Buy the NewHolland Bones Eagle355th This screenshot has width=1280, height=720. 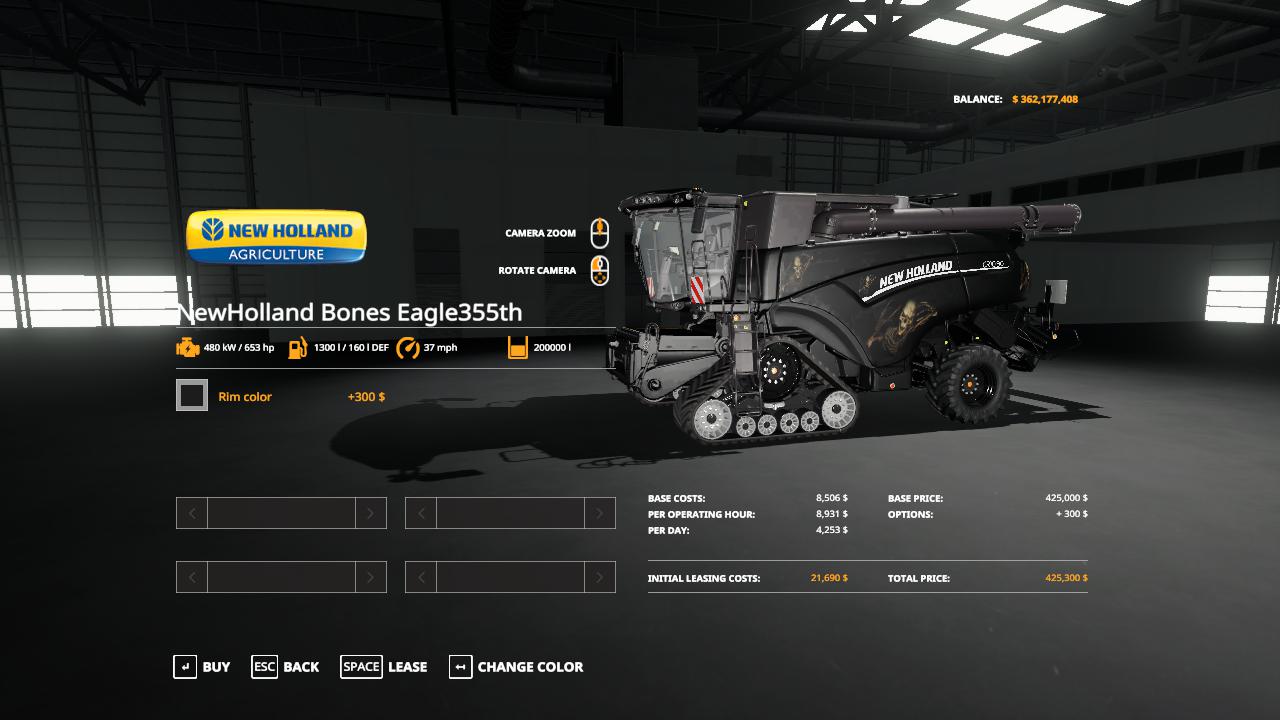202,667
